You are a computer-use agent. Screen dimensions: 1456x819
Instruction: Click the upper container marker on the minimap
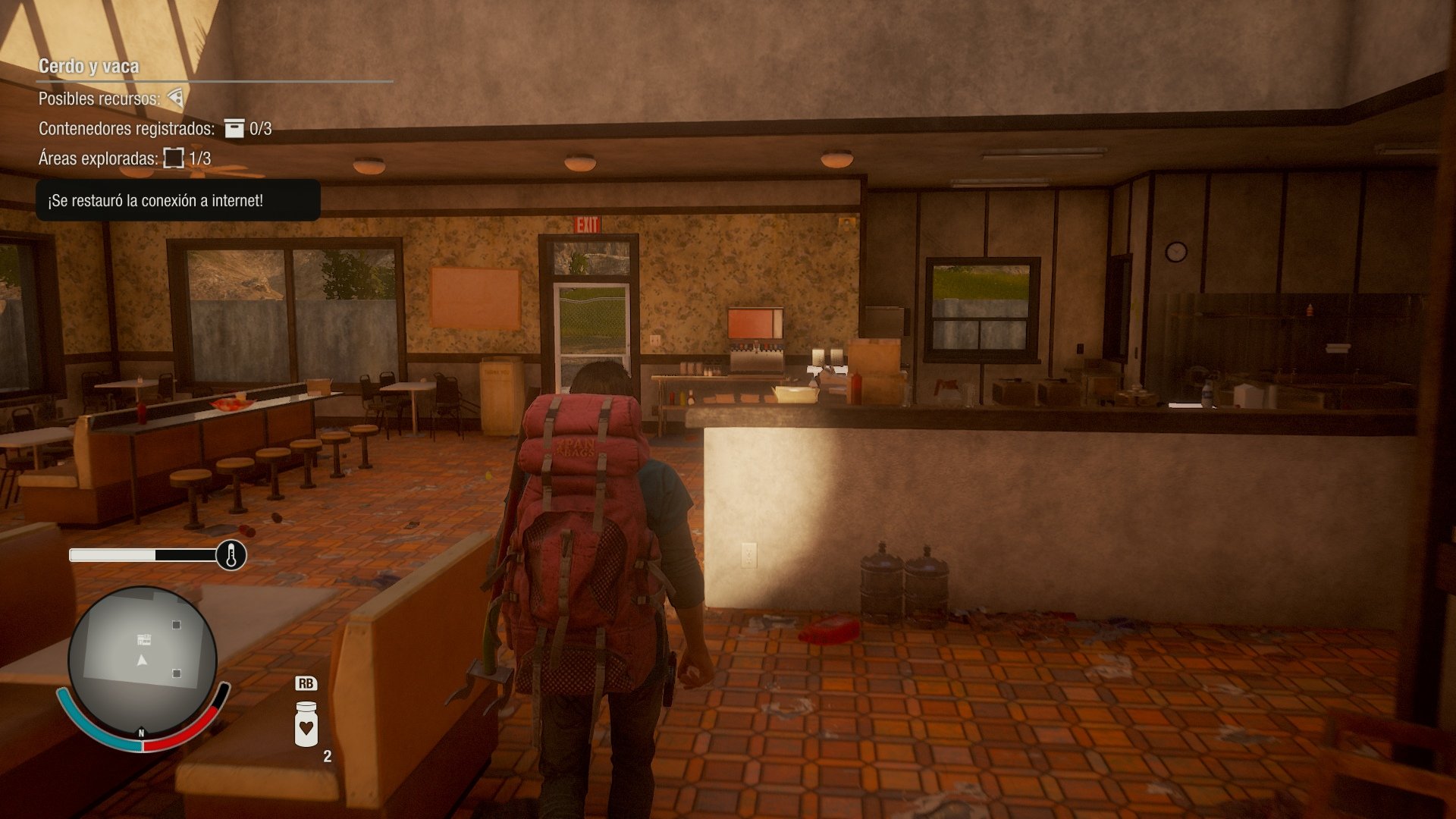click(178, 626)
